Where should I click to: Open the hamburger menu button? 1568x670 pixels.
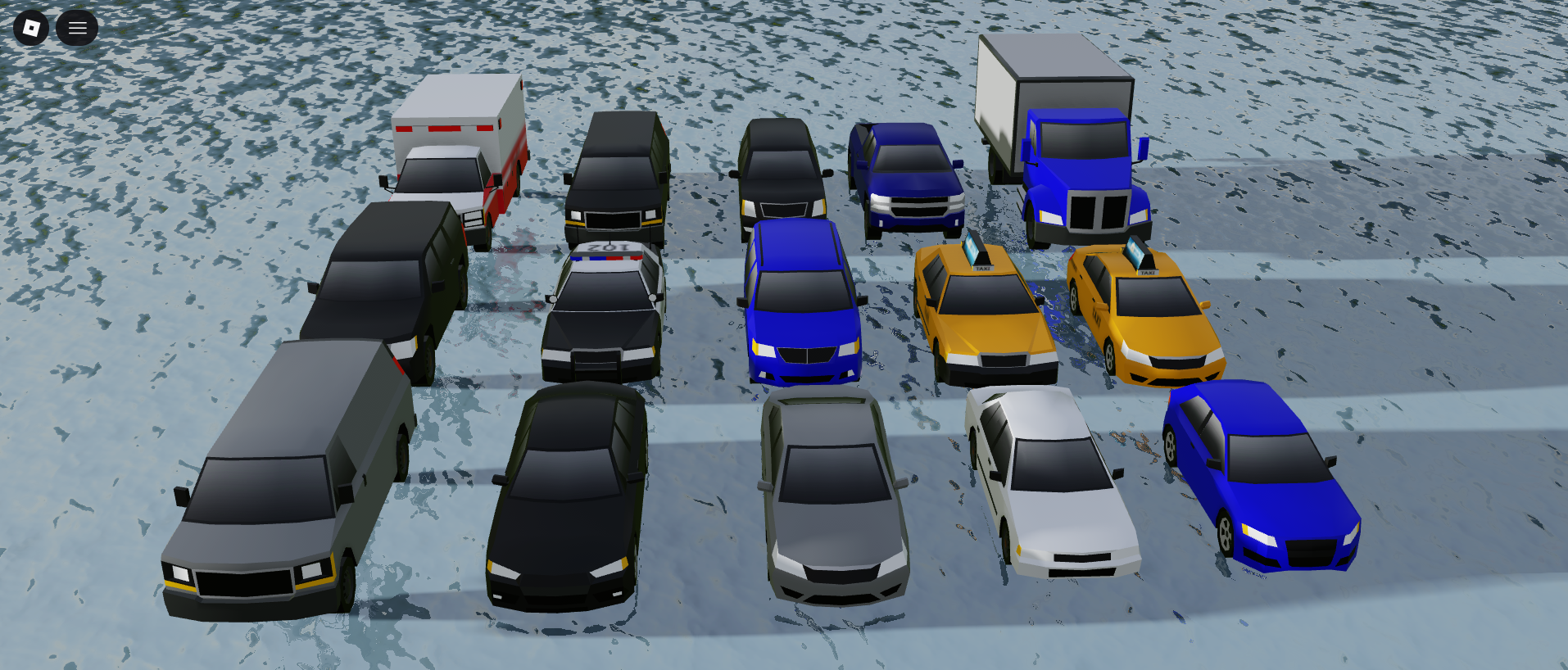tap(77, 28)
